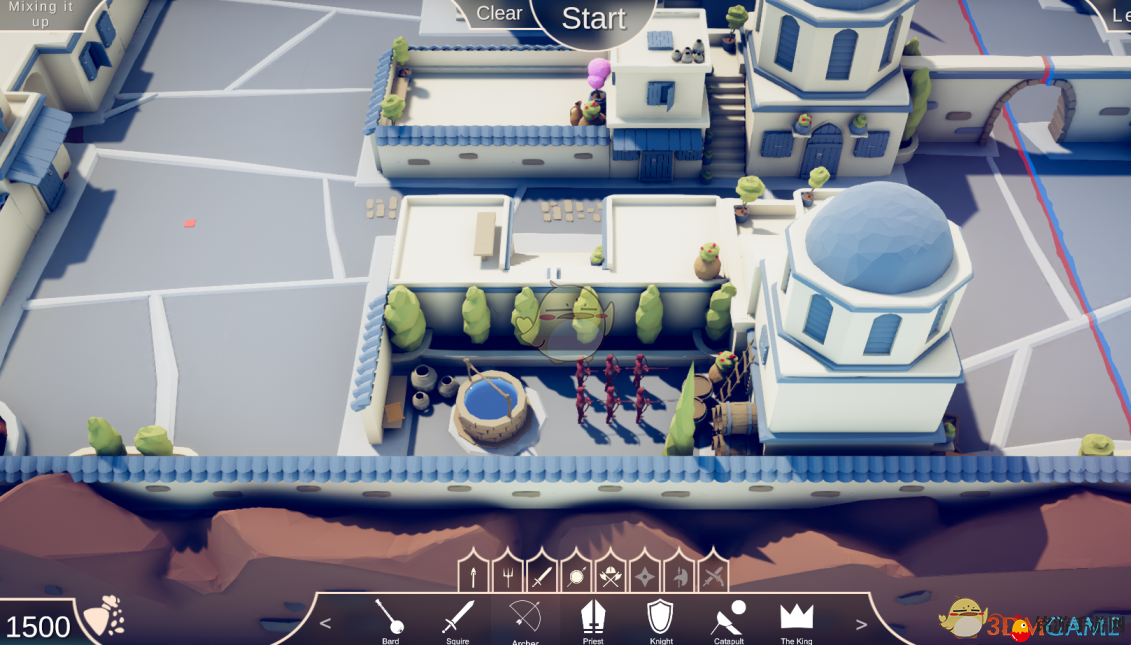1131x645 pixels.
Task: Select the Catapult unit
Action: tap(728, 620)
